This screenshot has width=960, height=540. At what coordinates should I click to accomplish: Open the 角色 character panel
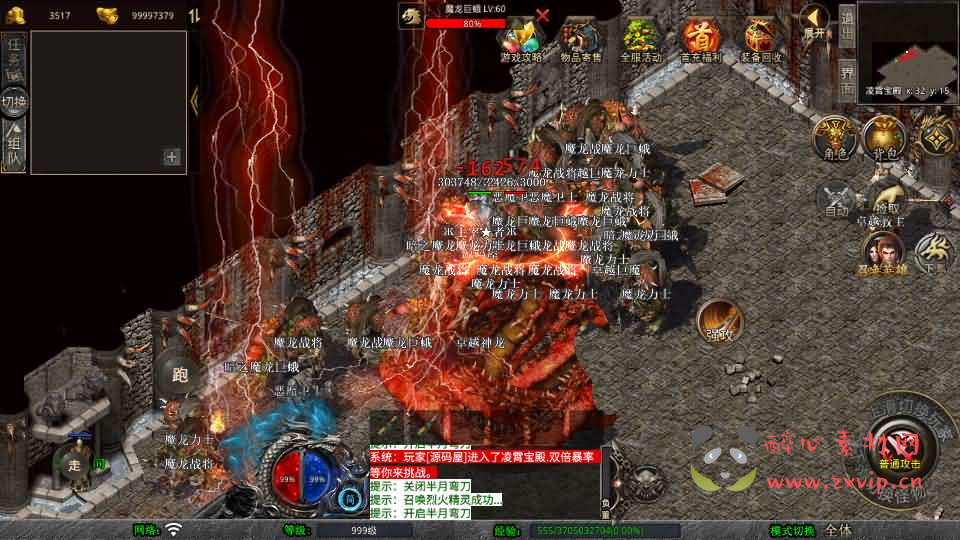[831, 138]
